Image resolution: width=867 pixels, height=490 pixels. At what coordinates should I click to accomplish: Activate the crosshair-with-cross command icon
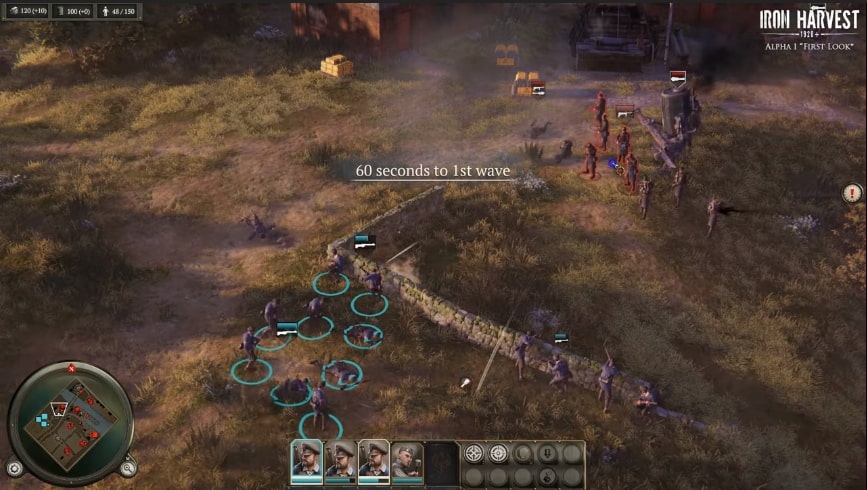coord(473,454)
